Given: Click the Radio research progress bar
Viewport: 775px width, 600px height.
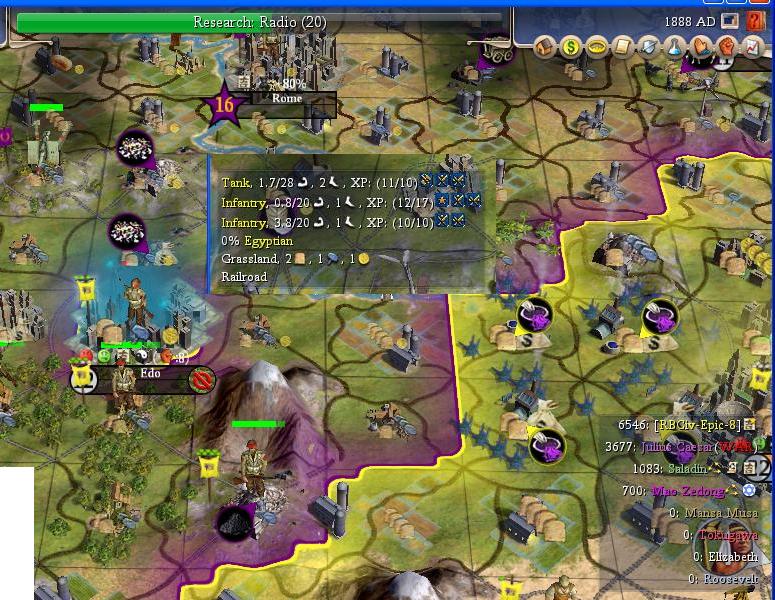Looking at the screenshot, I should 260,21.
